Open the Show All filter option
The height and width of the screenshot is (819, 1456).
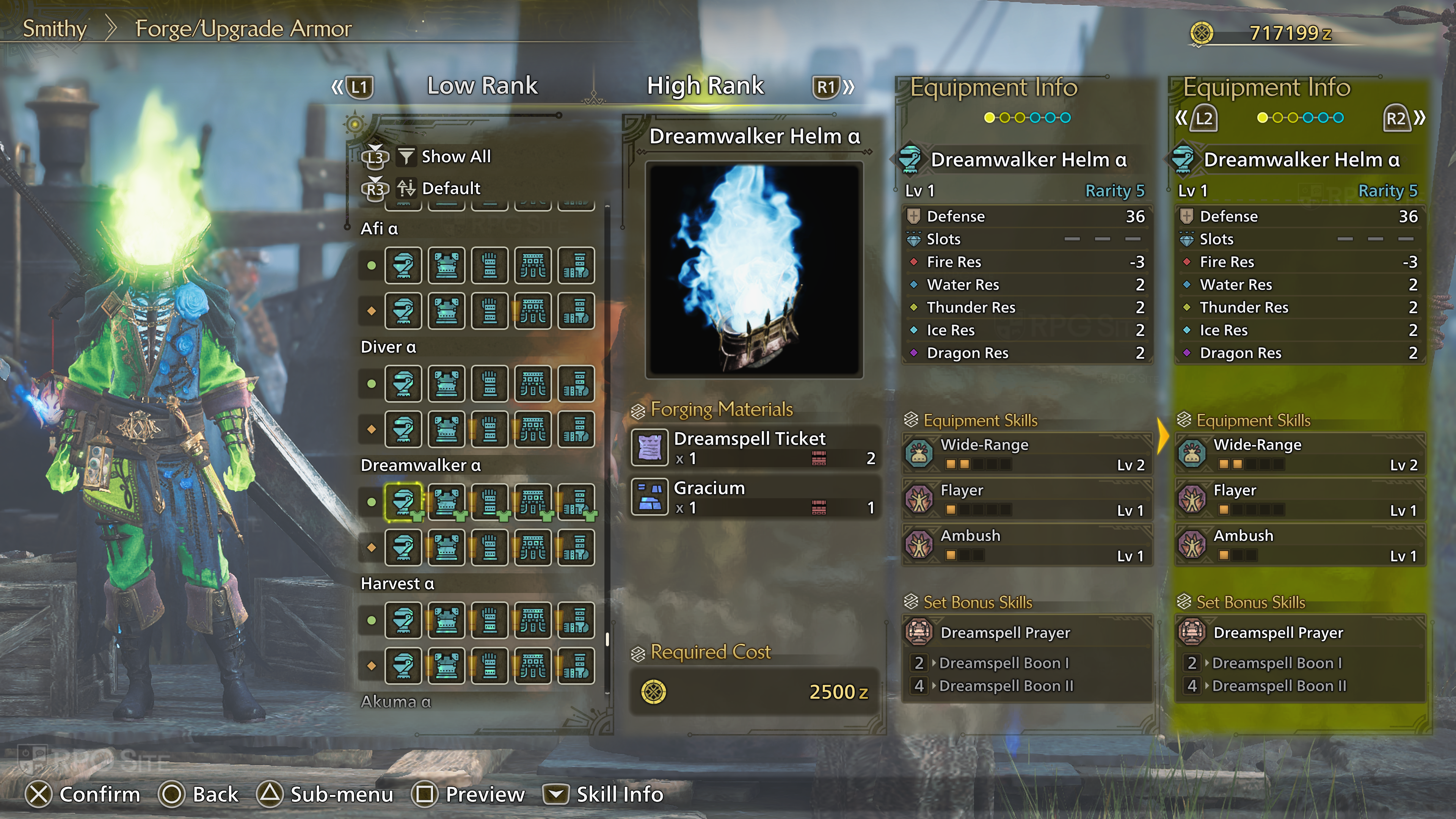(x=455, y=157)
